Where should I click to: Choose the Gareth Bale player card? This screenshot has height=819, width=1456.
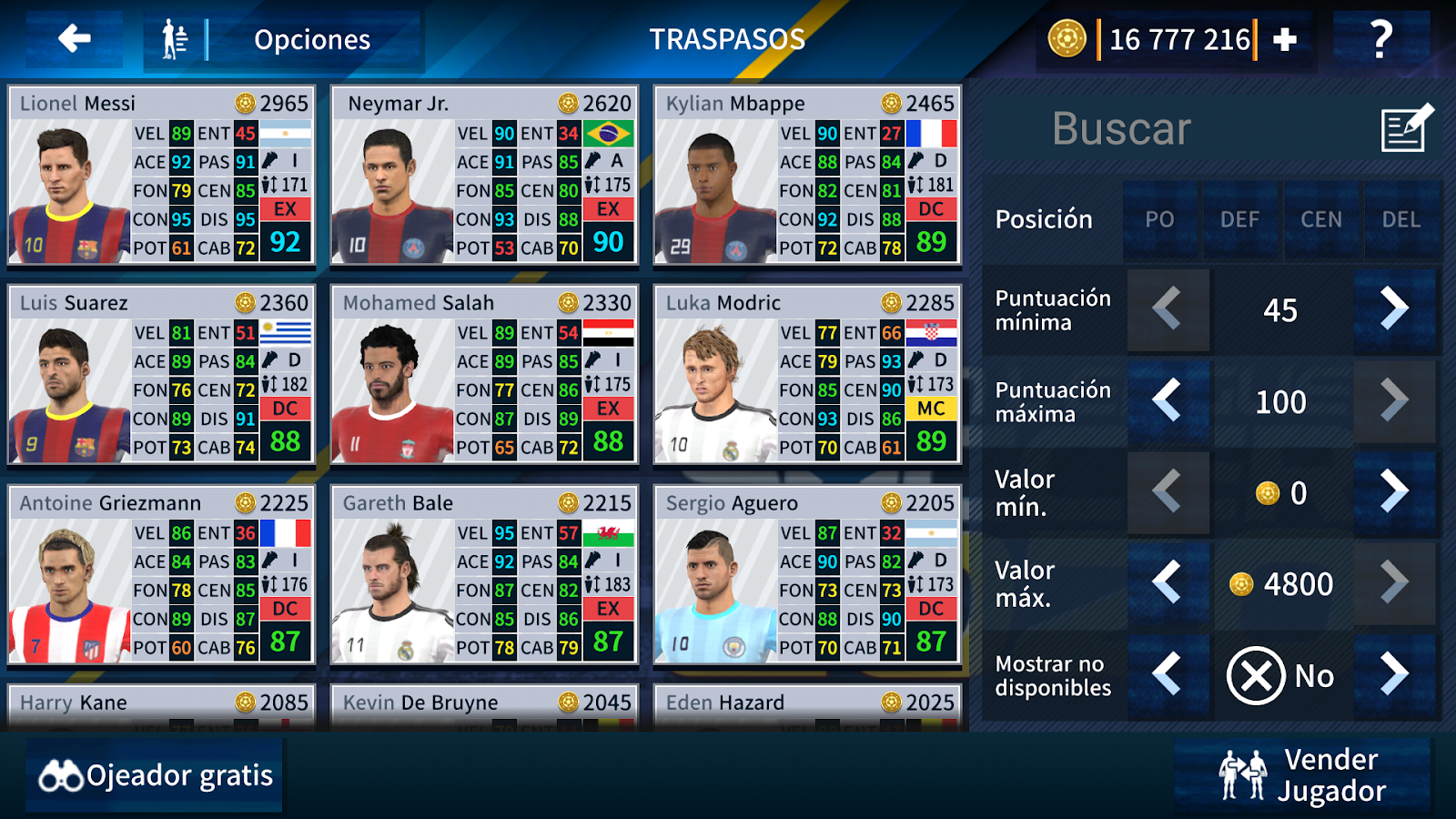click(x=484, y=575)
